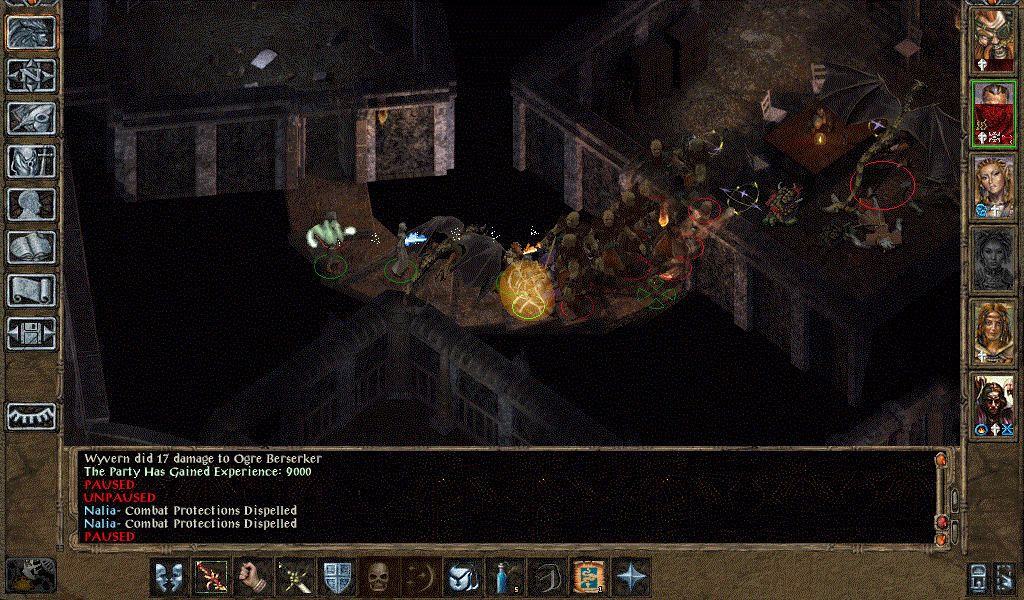Open the special abilities star button
Screen dimensions: 1024x600
pos(632,577)
